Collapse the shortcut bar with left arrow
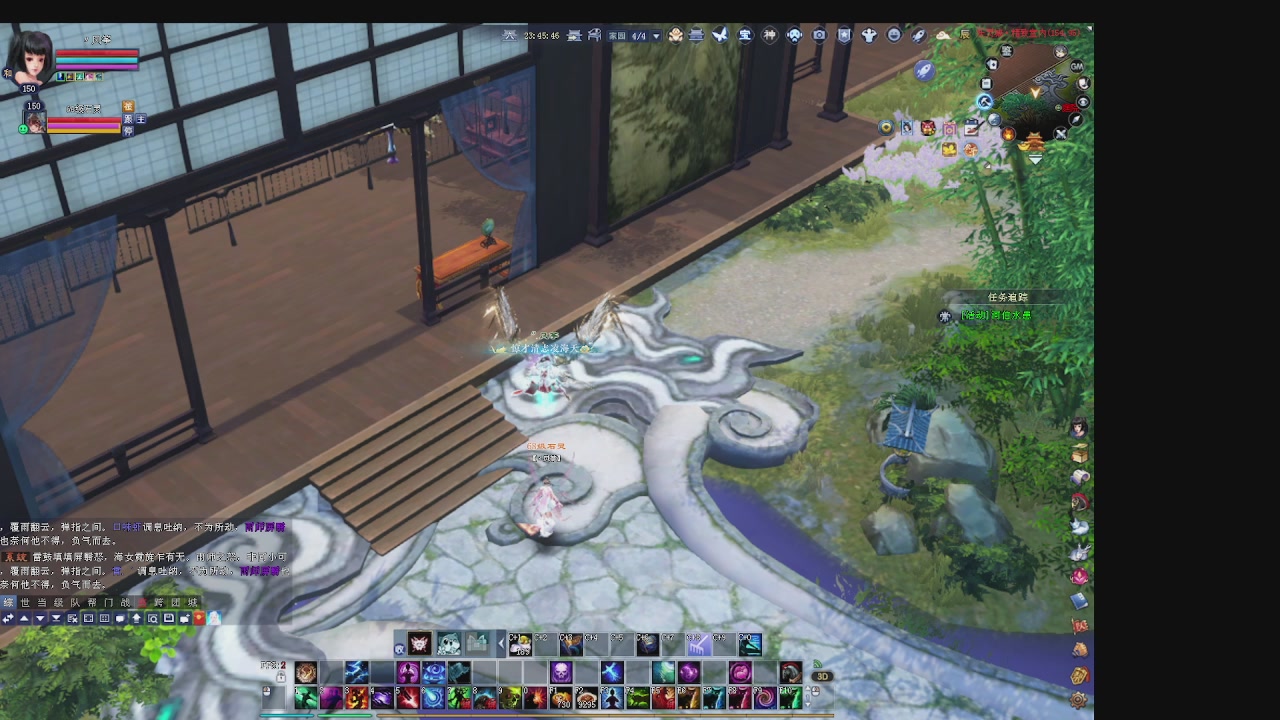 (x=501, y=645)
